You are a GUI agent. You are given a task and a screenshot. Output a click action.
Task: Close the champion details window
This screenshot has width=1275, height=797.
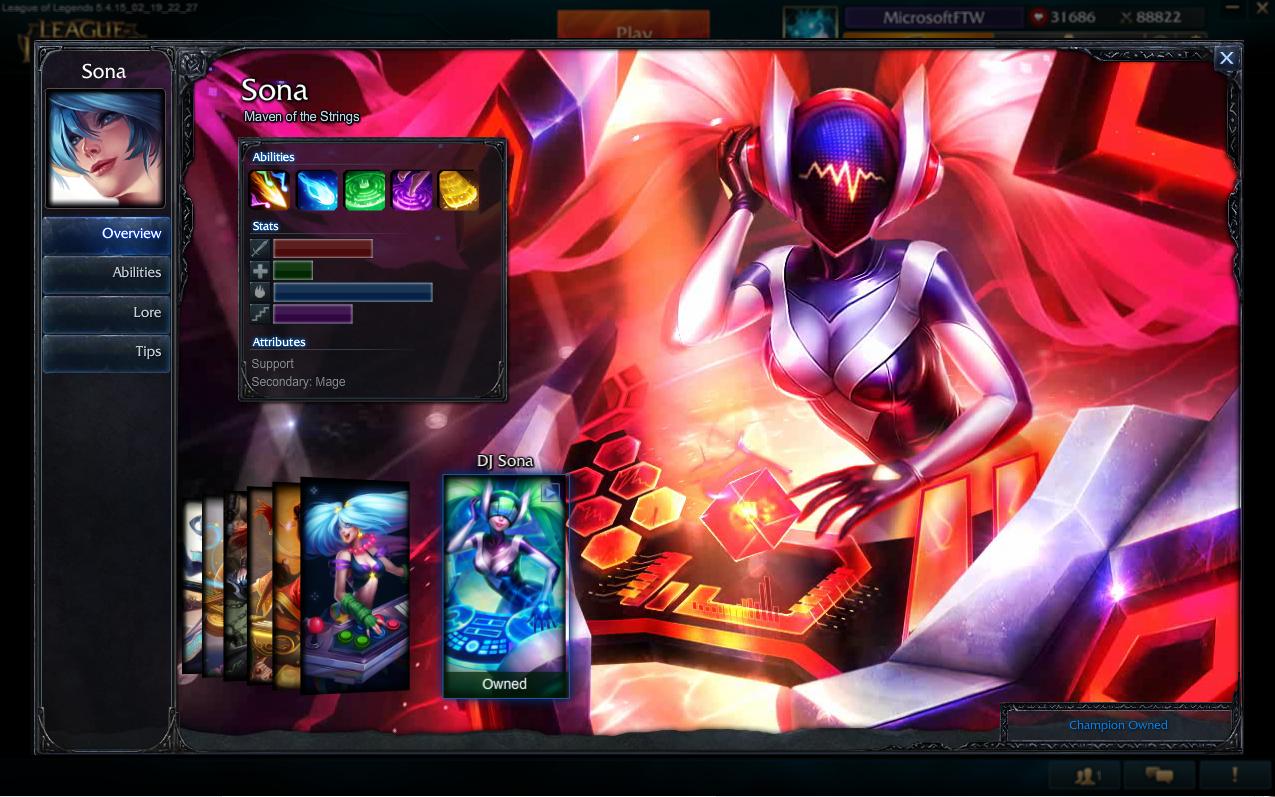[x=1226, y=58]
